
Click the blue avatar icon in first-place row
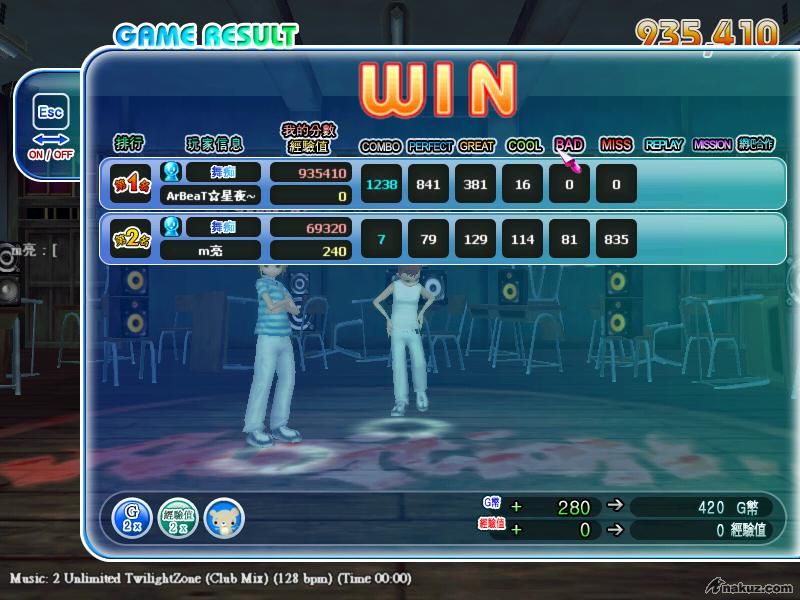[x=171, y=172]
